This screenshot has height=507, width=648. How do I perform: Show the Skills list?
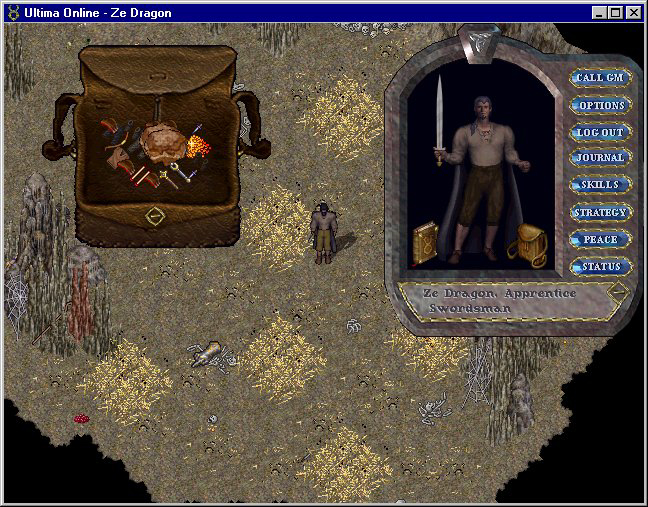pos(600,185)
